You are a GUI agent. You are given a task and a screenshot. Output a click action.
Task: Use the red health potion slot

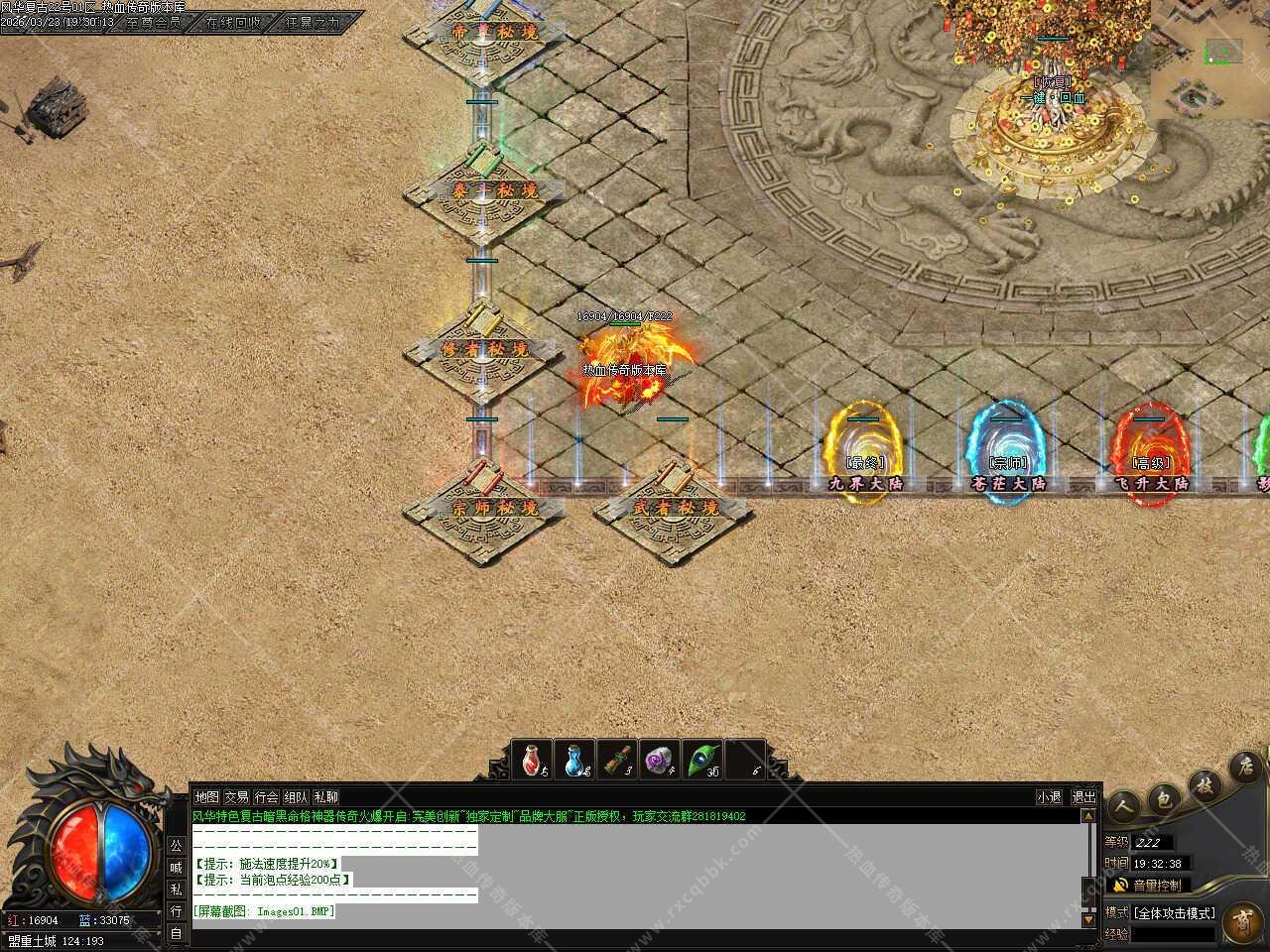(536, 760)
